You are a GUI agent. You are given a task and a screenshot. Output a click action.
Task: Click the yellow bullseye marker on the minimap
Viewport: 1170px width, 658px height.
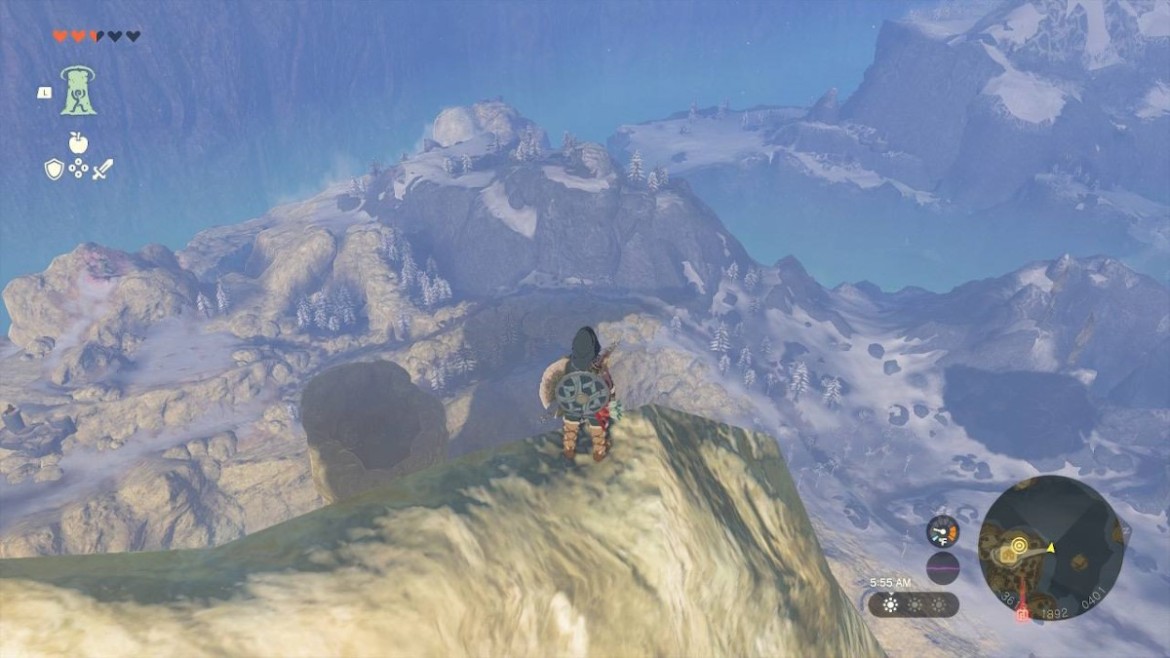1019,546
